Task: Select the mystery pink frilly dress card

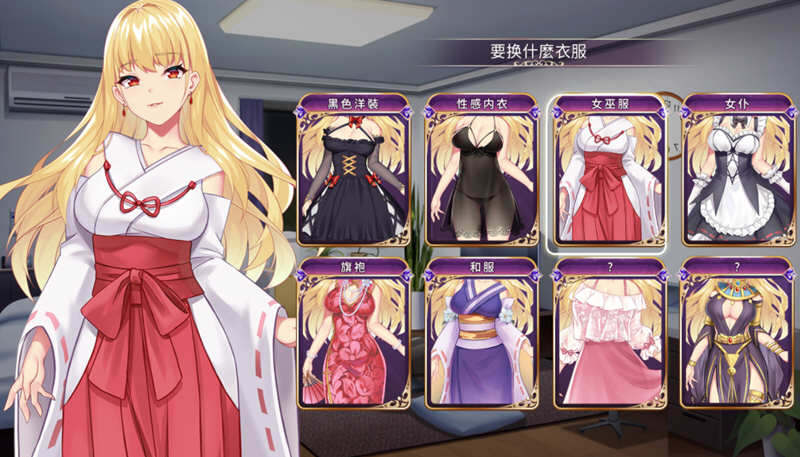Action: [x=610, y=335]
